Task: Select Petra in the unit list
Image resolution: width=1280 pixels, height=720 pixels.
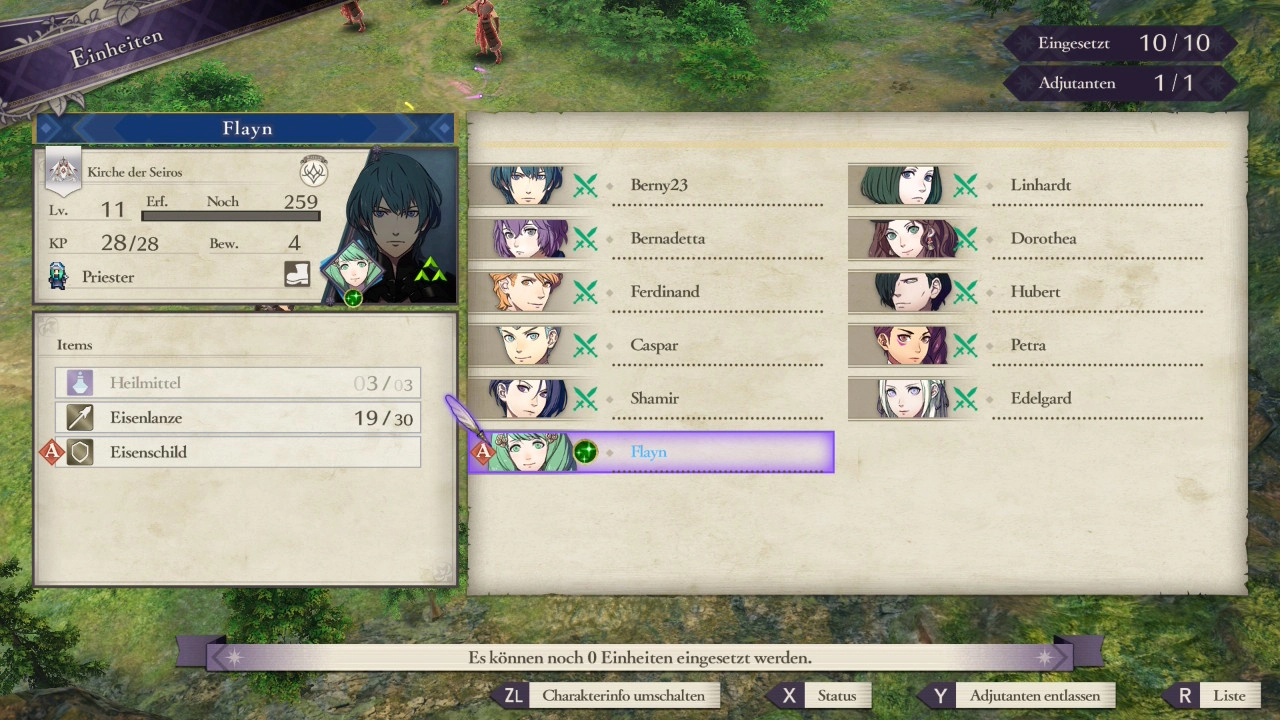Action: tap(1030, 345)
